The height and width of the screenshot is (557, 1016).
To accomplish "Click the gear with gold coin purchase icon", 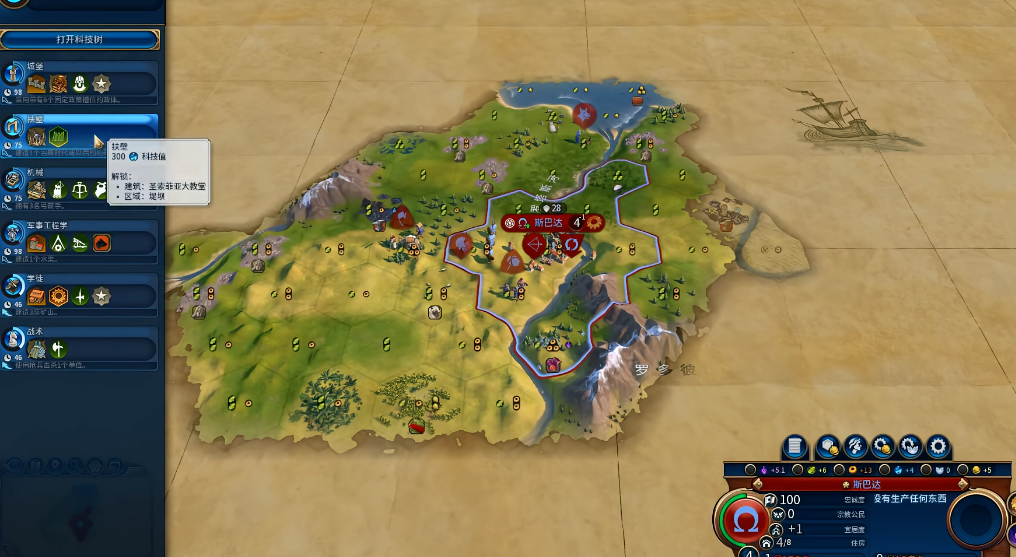I will (883, 446).
